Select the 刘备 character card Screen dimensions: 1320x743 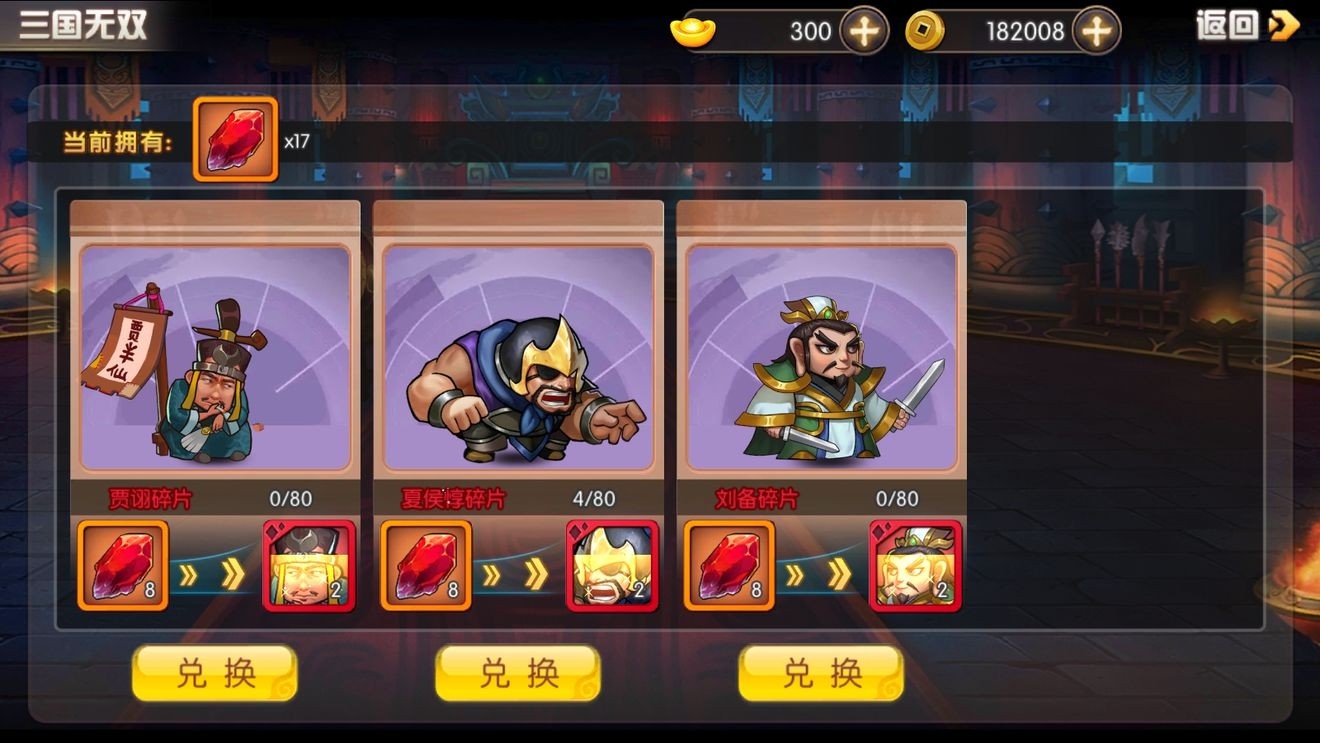821,357
